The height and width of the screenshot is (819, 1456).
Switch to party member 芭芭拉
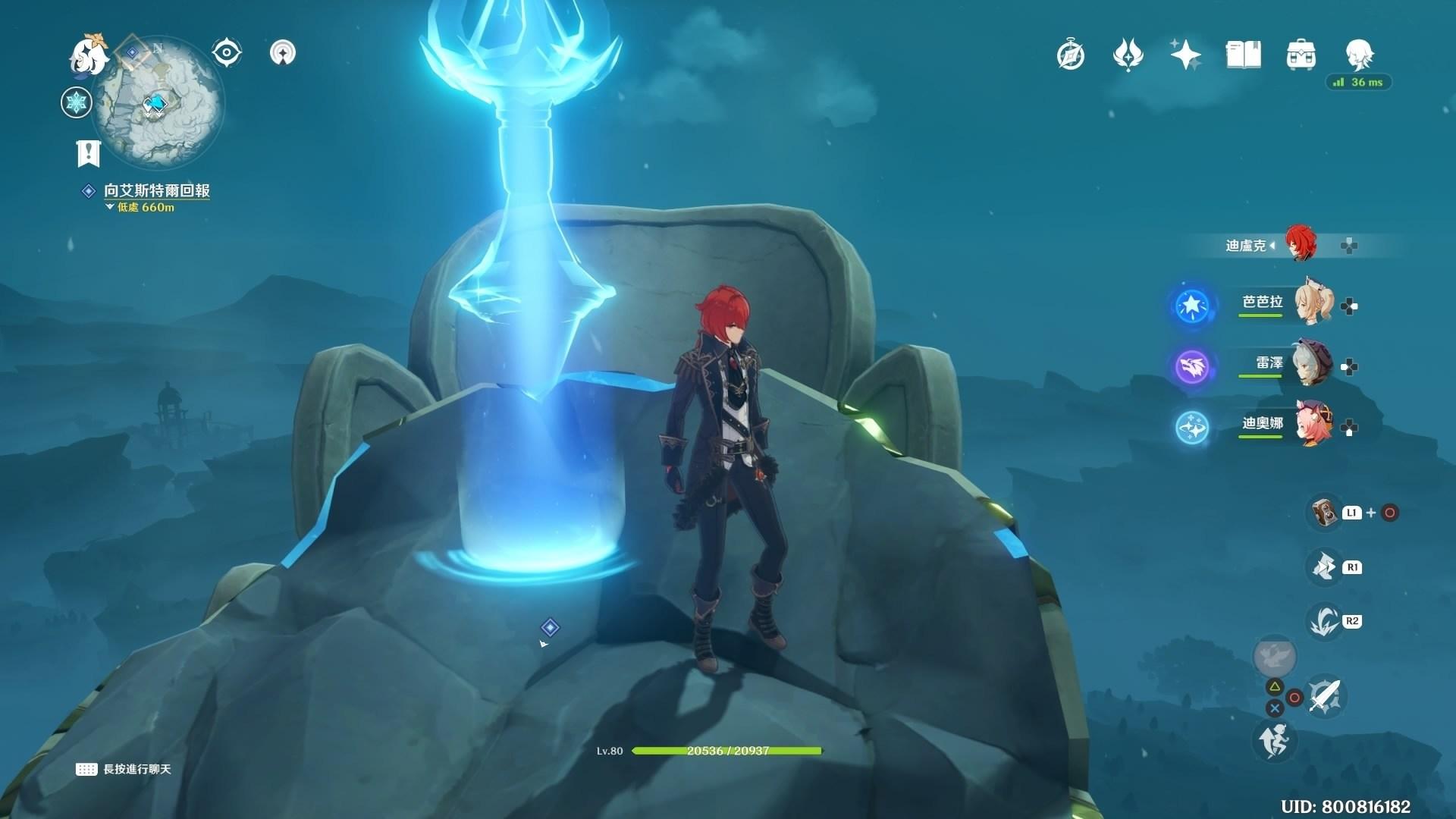pos(1313,303)
